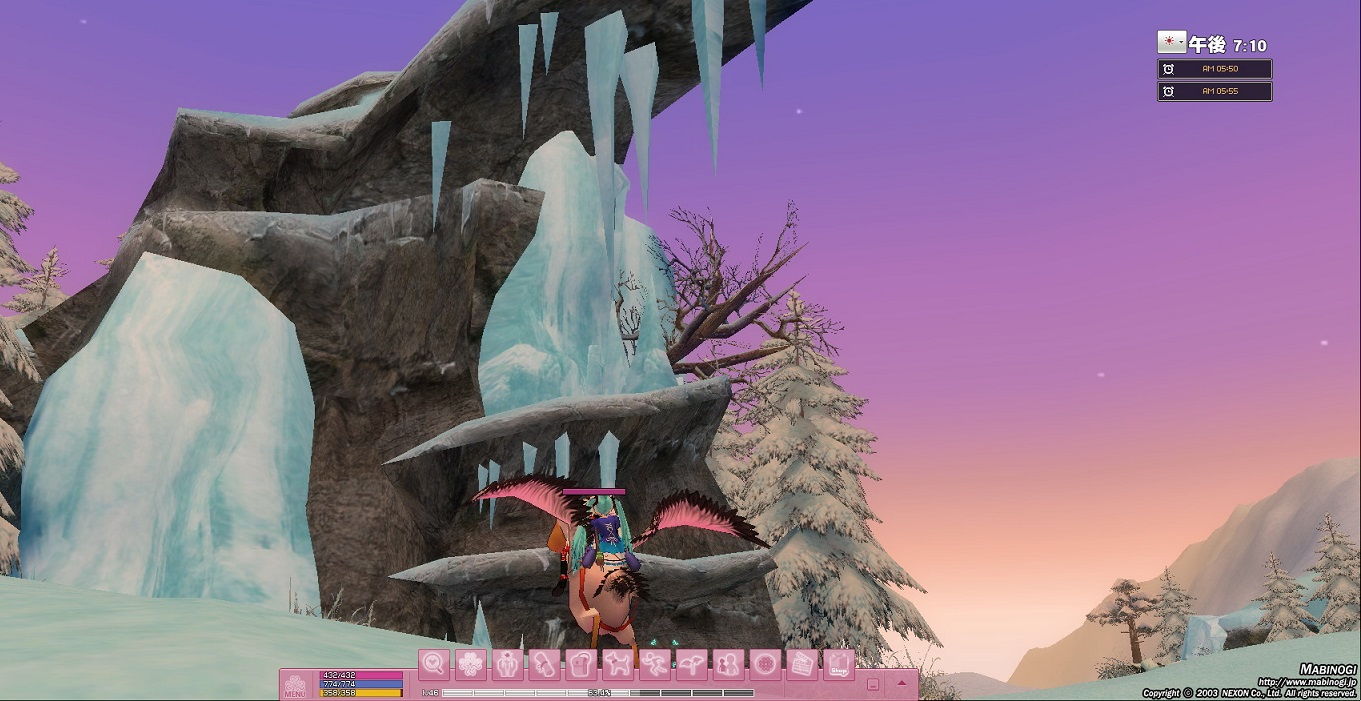Open the backpack inventory icon

pos(581,664)
